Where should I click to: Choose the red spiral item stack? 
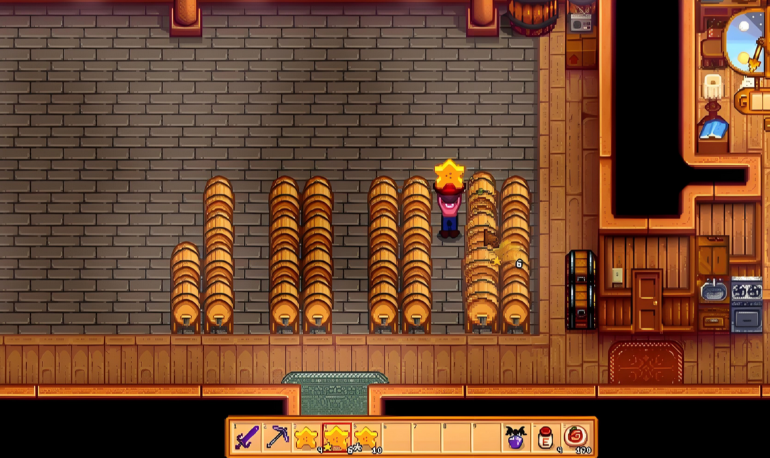click(x=576, y=437)
